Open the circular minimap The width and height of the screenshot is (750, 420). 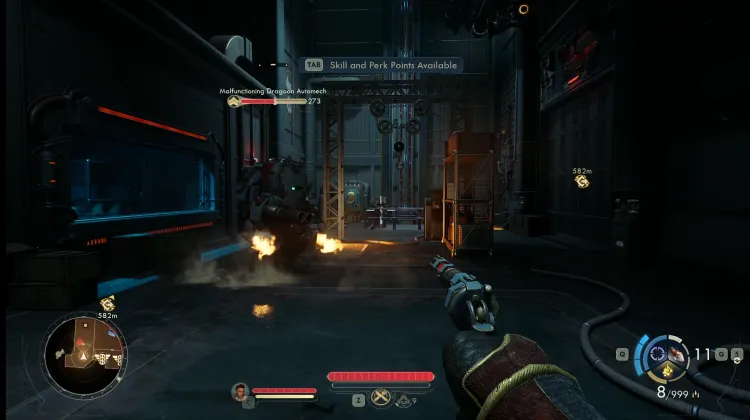pos(84,353)
